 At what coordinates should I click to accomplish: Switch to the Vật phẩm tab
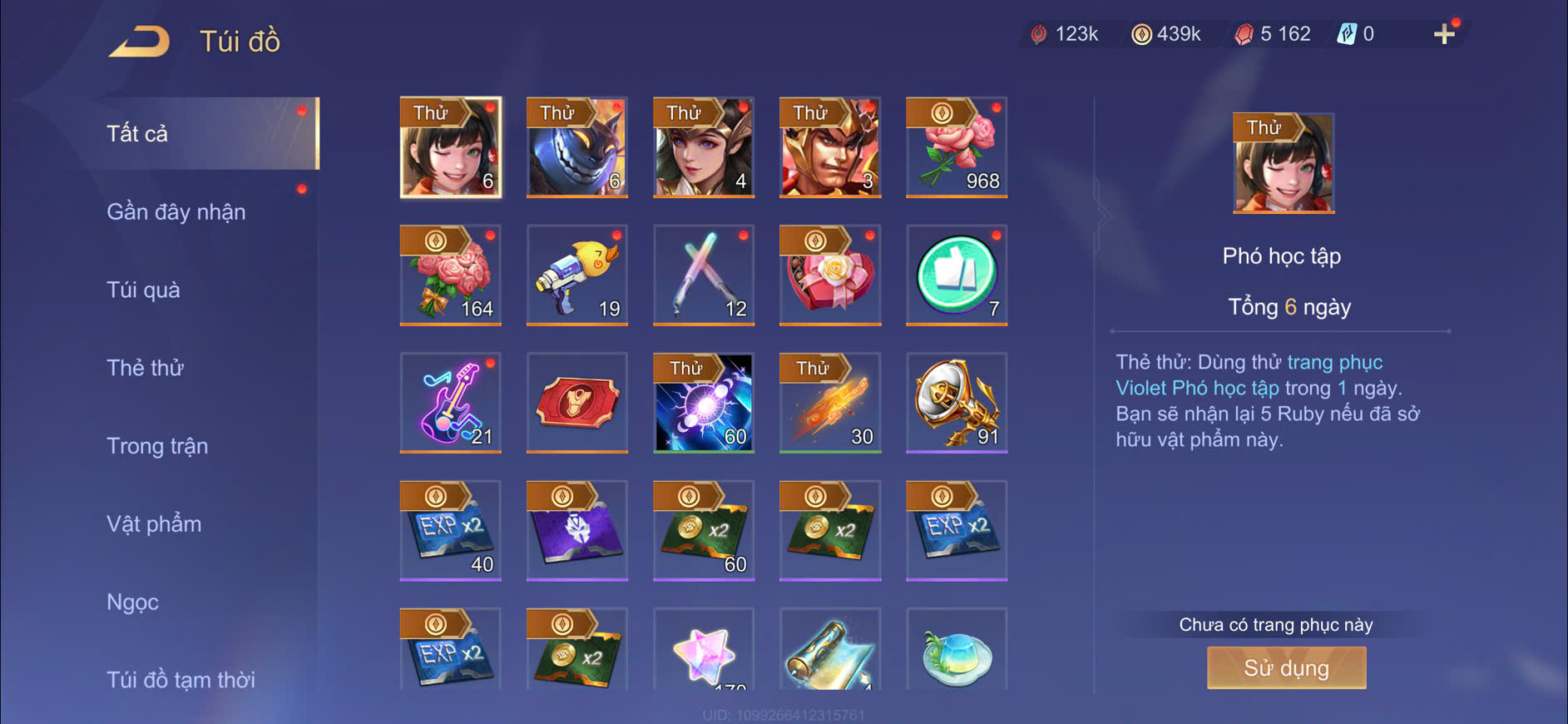[x=154, y=524]
